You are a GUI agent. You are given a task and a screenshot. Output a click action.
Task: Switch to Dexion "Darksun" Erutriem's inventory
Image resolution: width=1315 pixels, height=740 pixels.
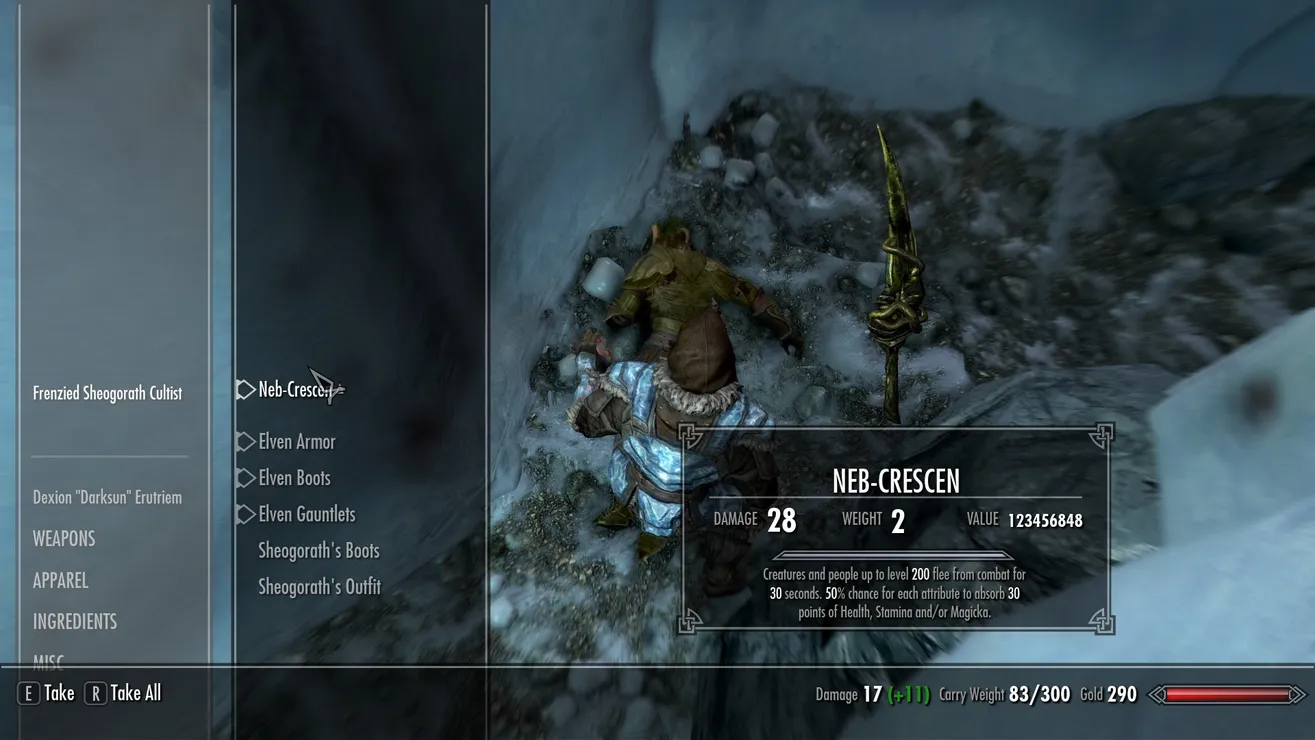(107, 497)
